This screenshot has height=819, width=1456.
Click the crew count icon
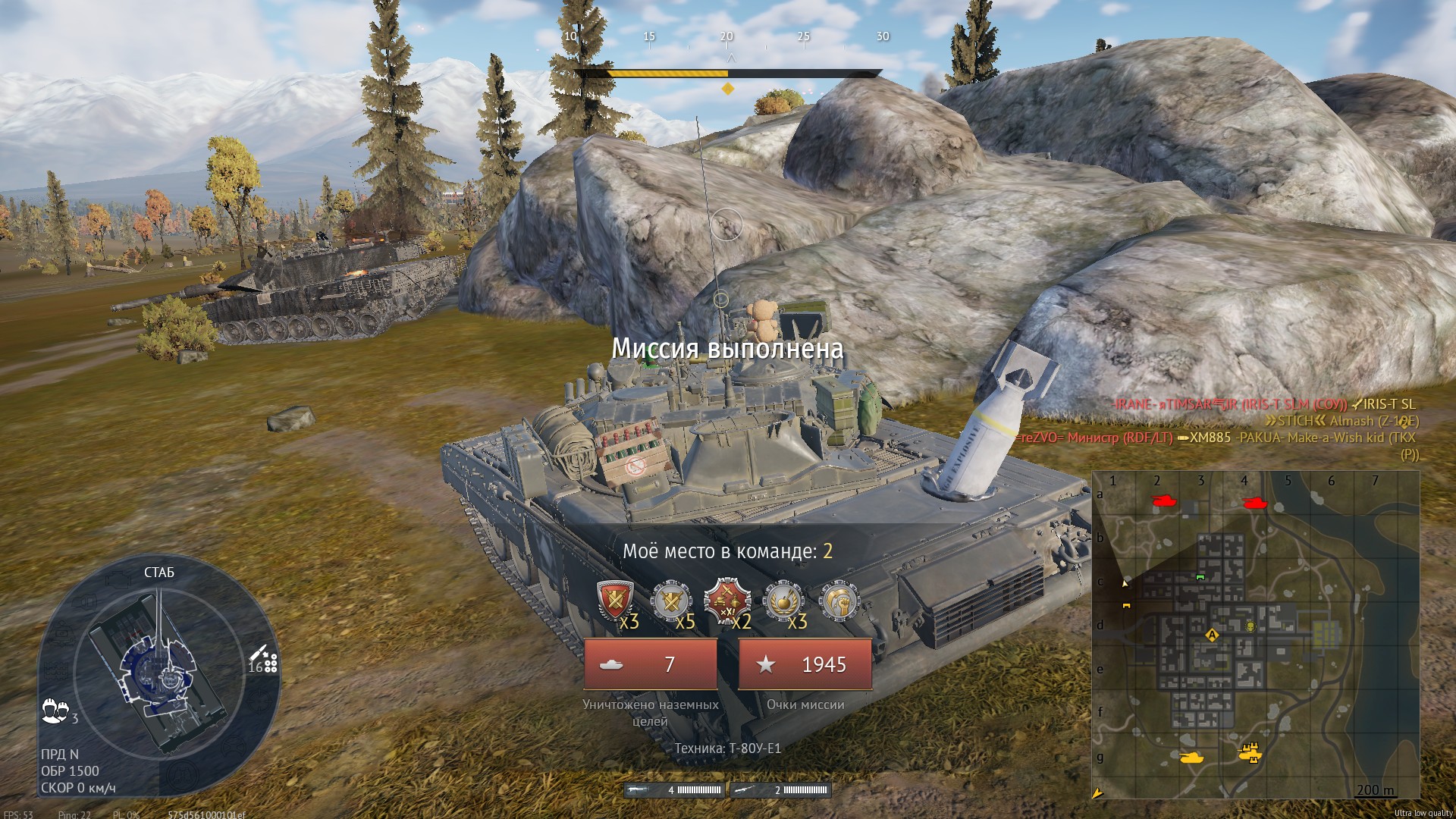click(55, 711)
